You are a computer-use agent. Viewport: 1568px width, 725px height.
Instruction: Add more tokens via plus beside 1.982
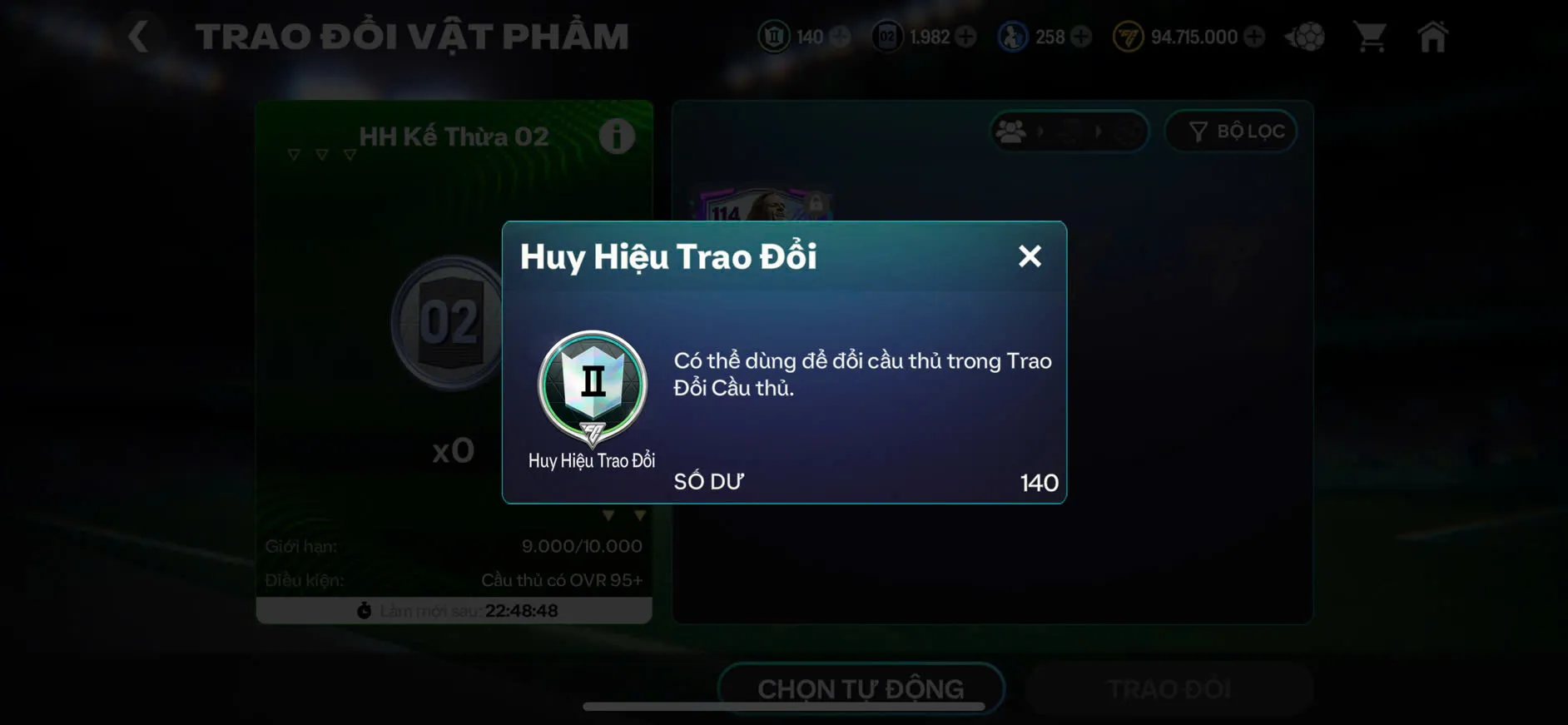965,36
